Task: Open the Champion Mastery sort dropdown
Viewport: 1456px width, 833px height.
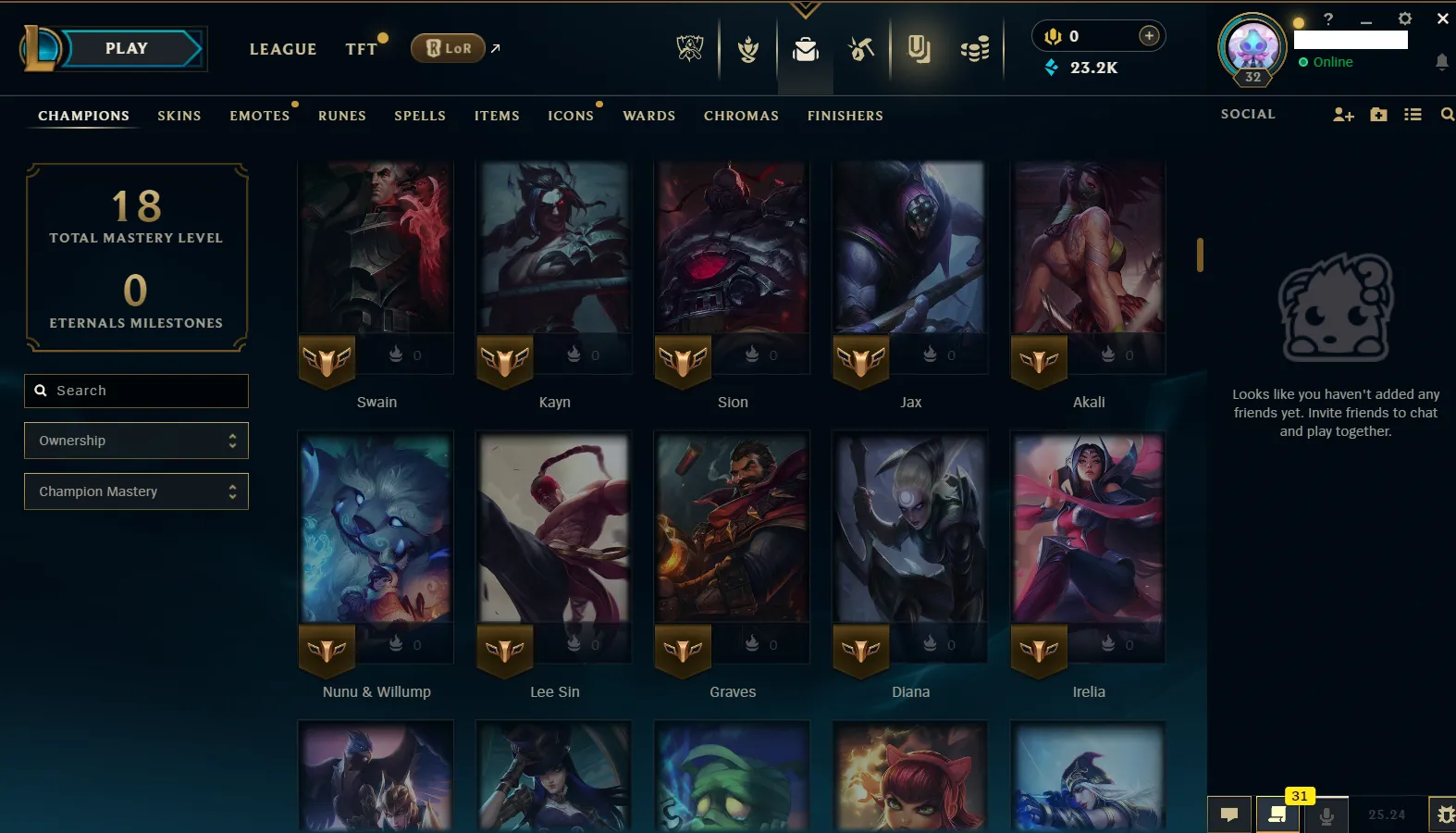Action: click(136, 491)
